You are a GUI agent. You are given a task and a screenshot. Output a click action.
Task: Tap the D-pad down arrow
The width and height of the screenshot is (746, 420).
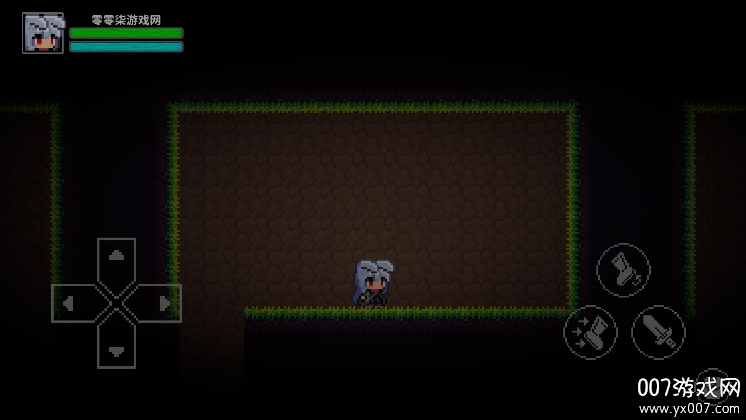[117, 348]
